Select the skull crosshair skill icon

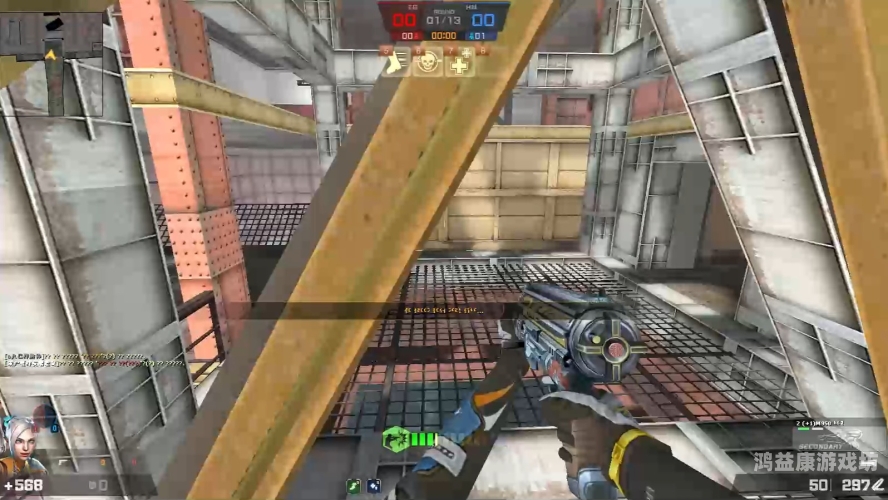427,64
